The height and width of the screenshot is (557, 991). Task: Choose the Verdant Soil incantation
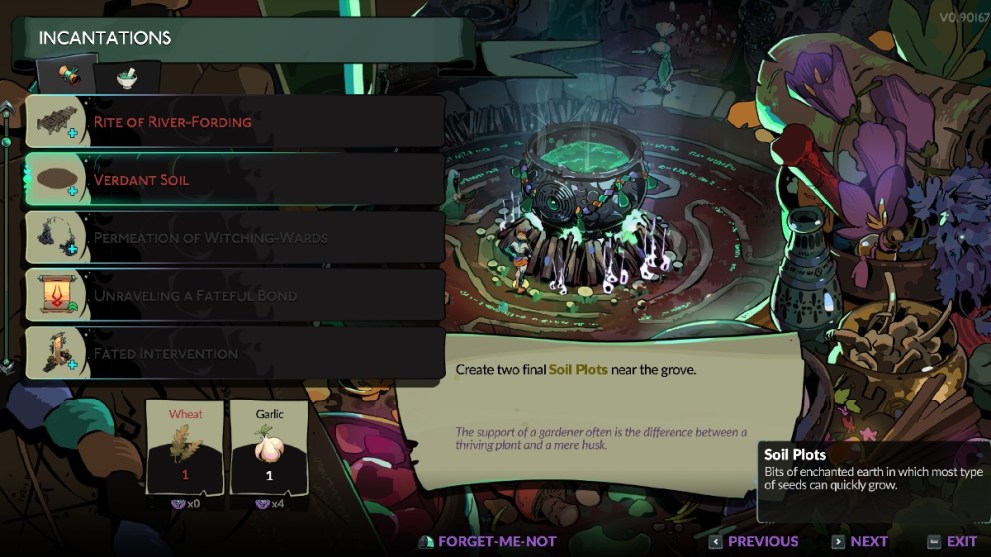(235, 180)
